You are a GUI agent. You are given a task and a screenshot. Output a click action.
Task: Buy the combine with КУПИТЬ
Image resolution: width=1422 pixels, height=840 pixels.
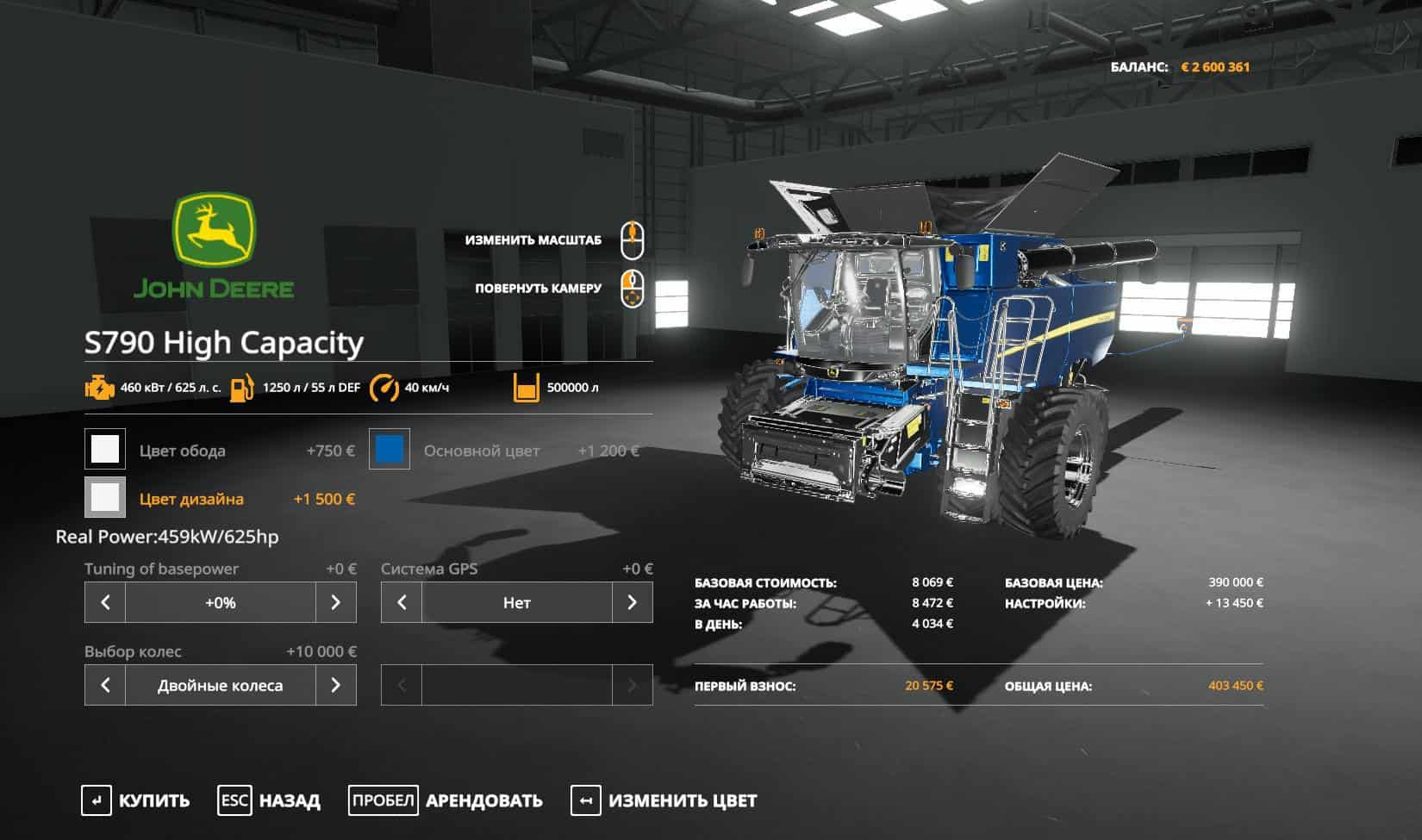136,800
